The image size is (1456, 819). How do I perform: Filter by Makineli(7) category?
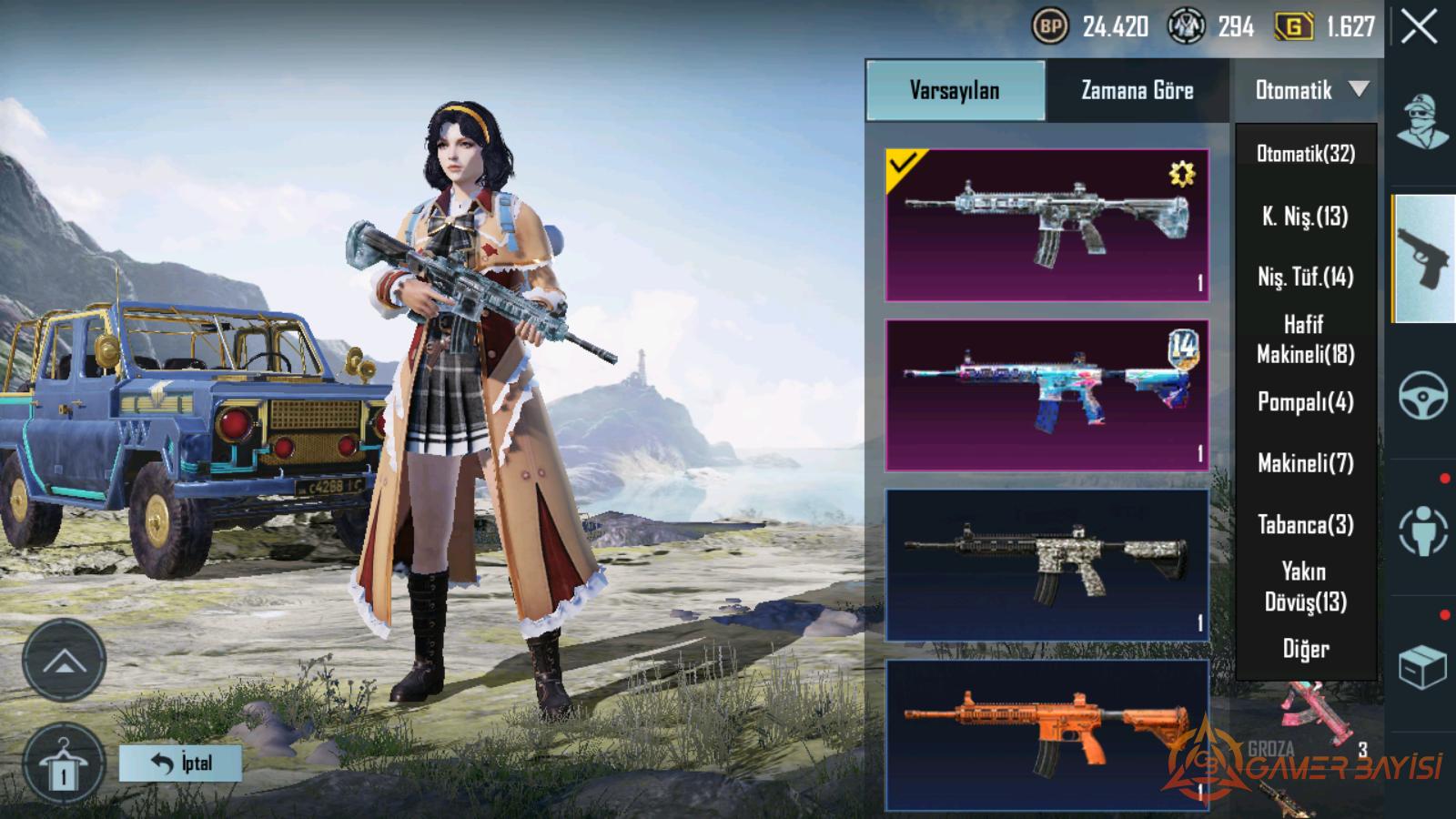1305,463
